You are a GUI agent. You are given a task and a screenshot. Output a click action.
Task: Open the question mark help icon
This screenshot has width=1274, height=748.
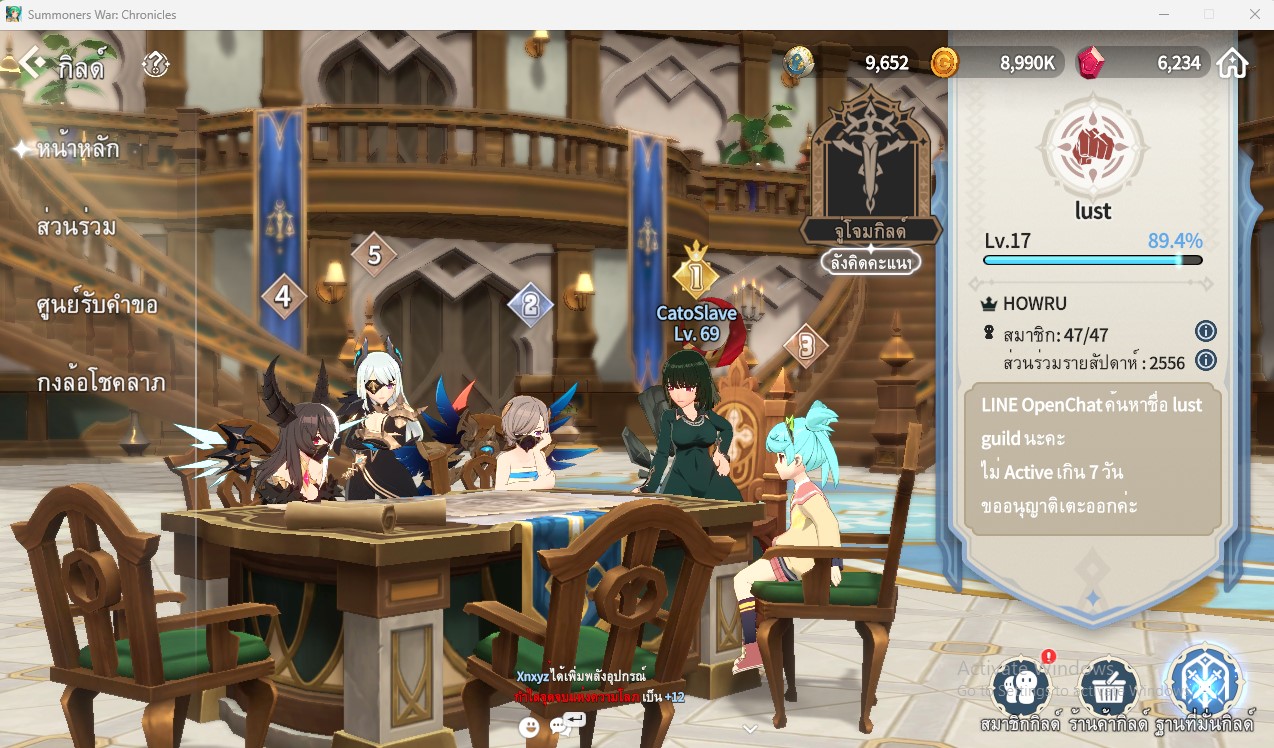tap(155, 65)
